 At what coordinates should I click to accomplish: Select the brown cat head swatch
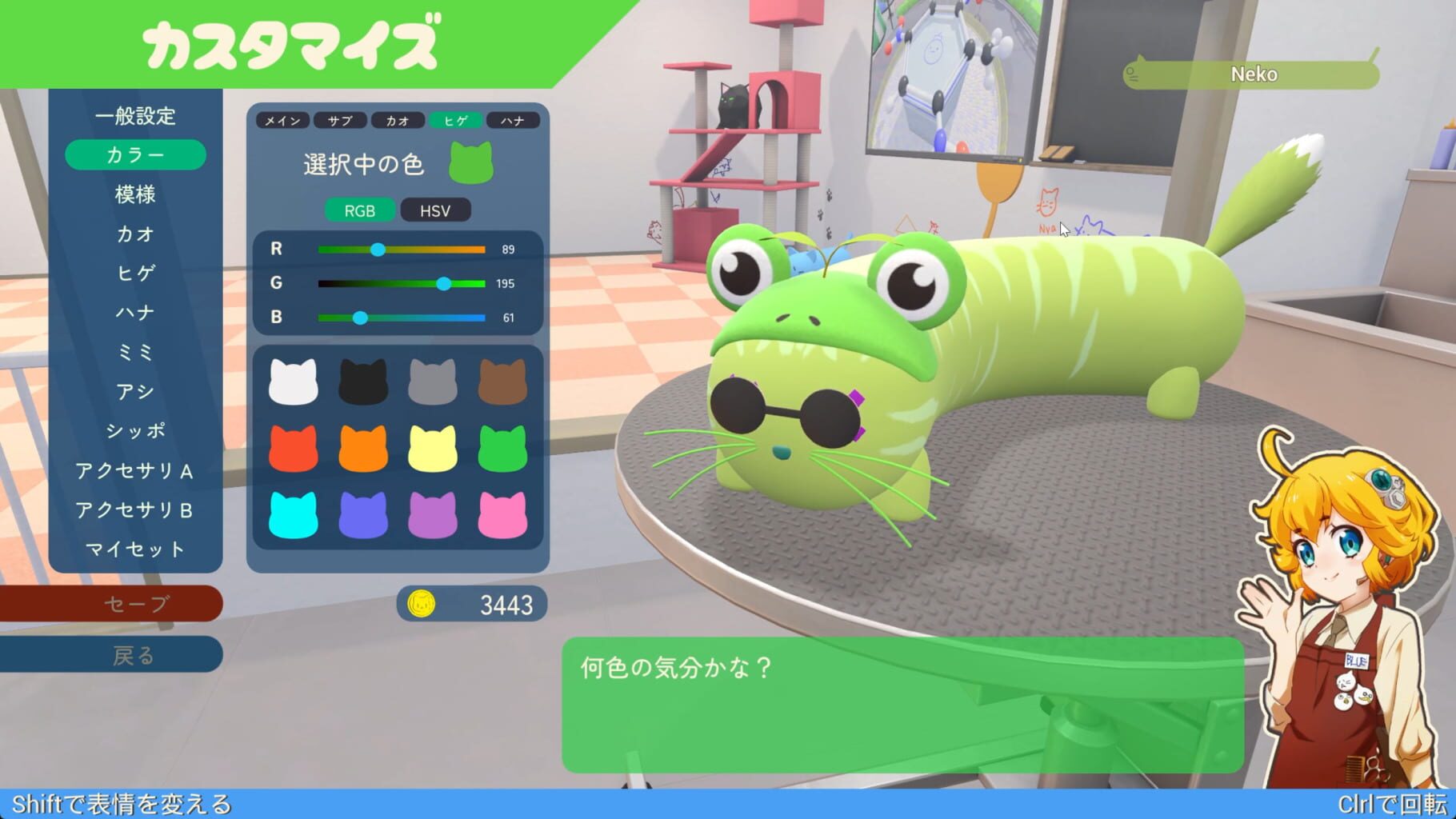point(502,379)
